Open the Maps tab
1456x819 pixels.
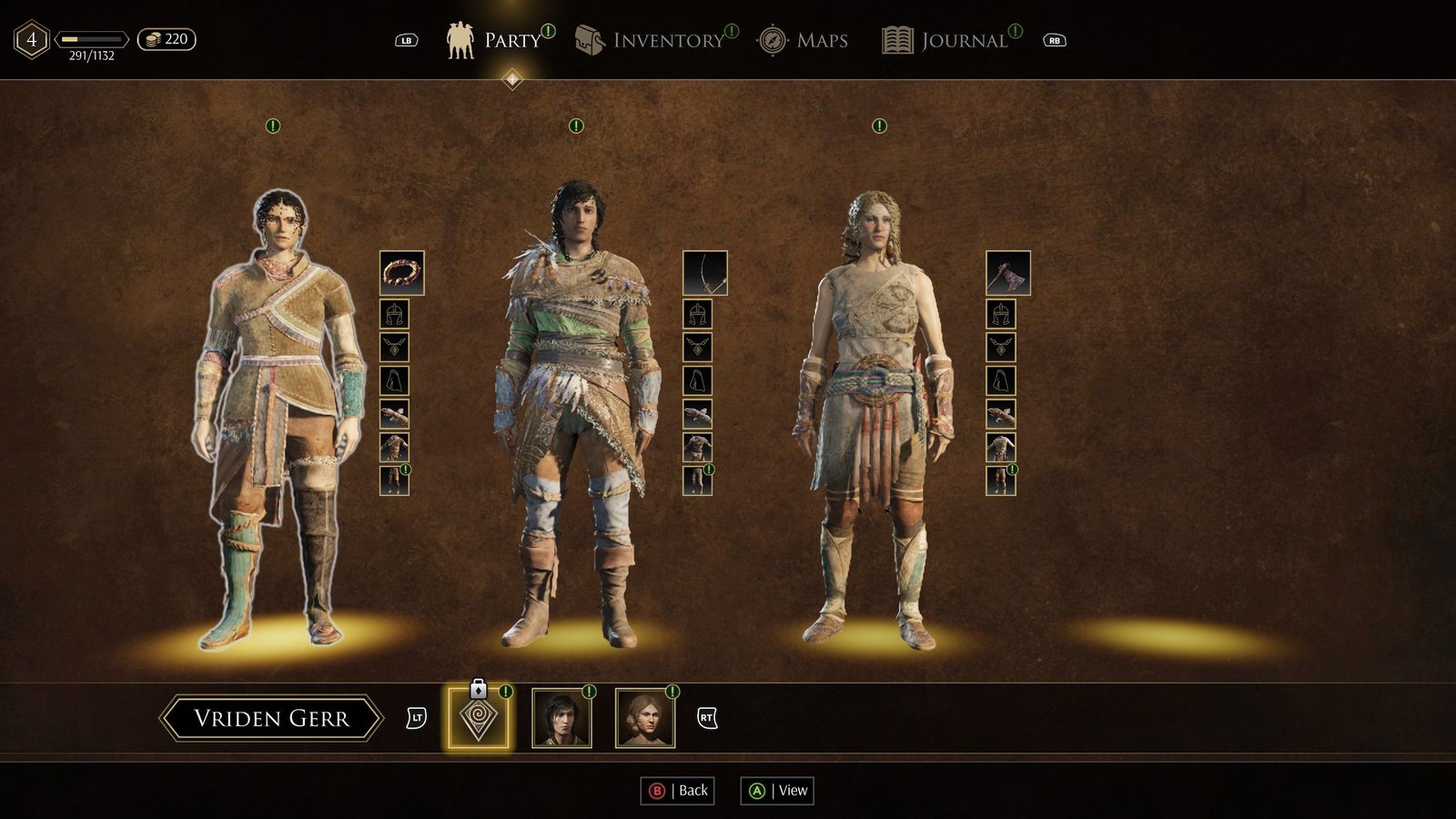(803, 40)
